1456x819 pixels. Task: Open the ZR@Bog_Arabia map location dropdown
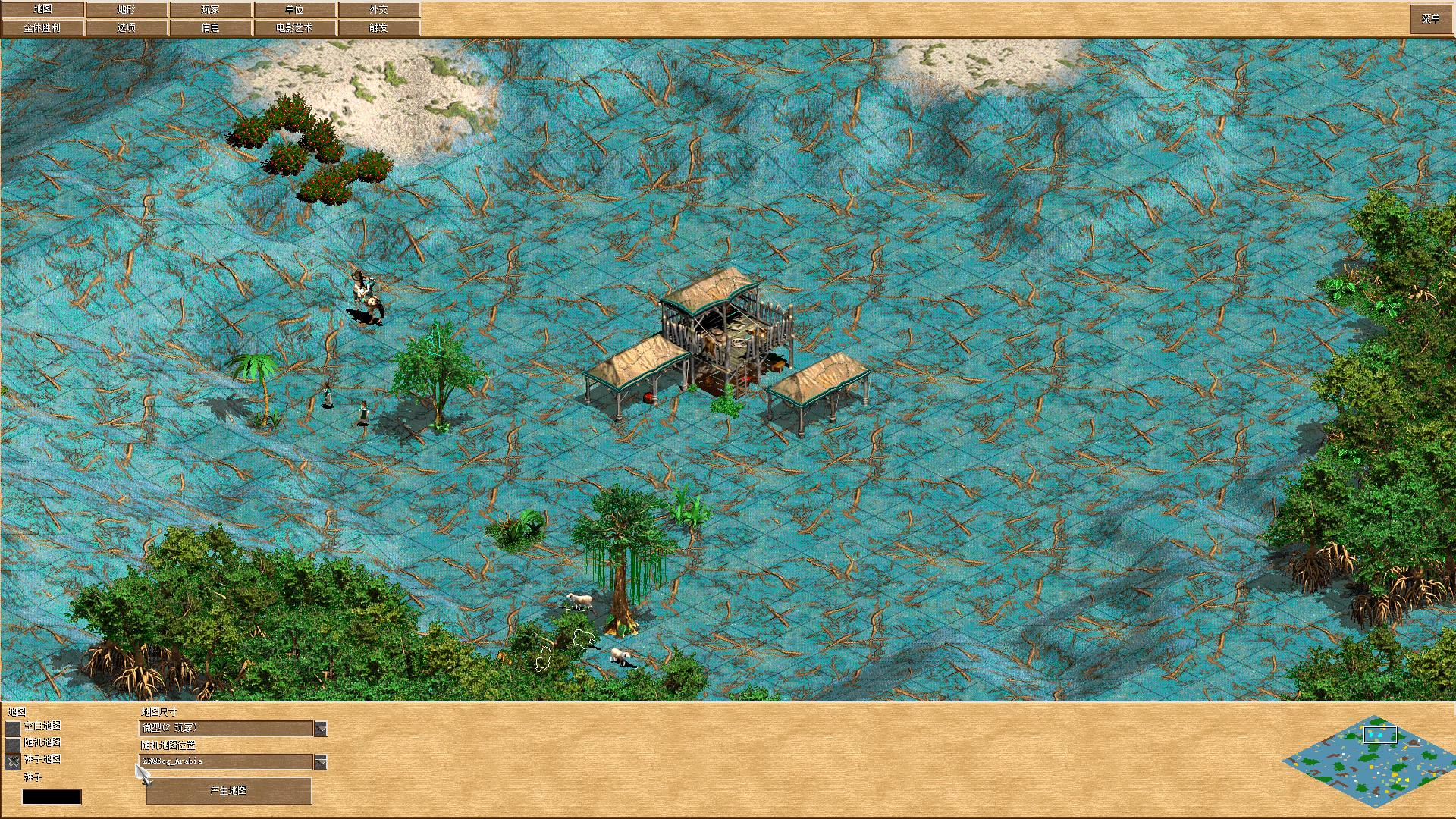click(x=227, y=762)
